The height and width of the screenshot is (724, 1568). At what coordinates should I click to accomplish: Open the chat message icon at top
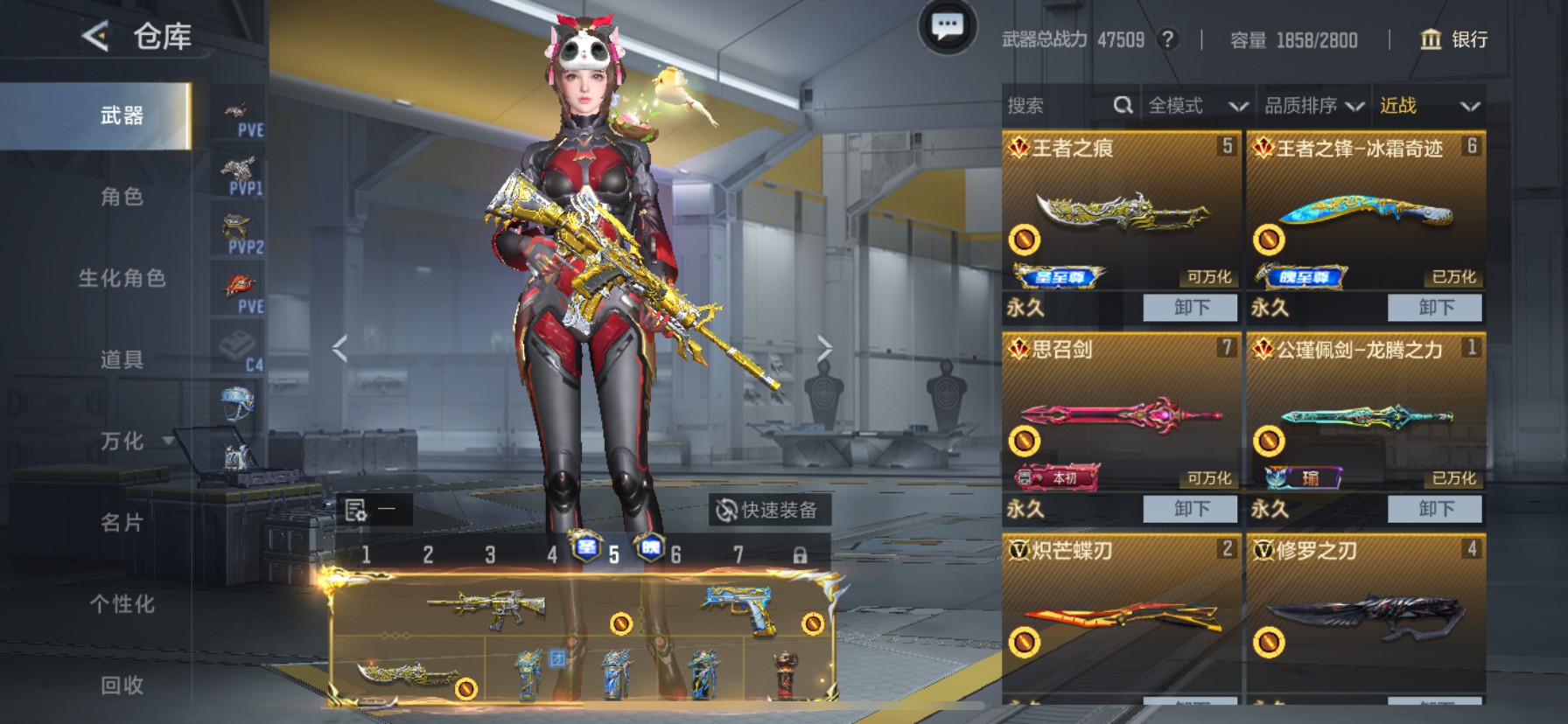click(x=948, y=28)
